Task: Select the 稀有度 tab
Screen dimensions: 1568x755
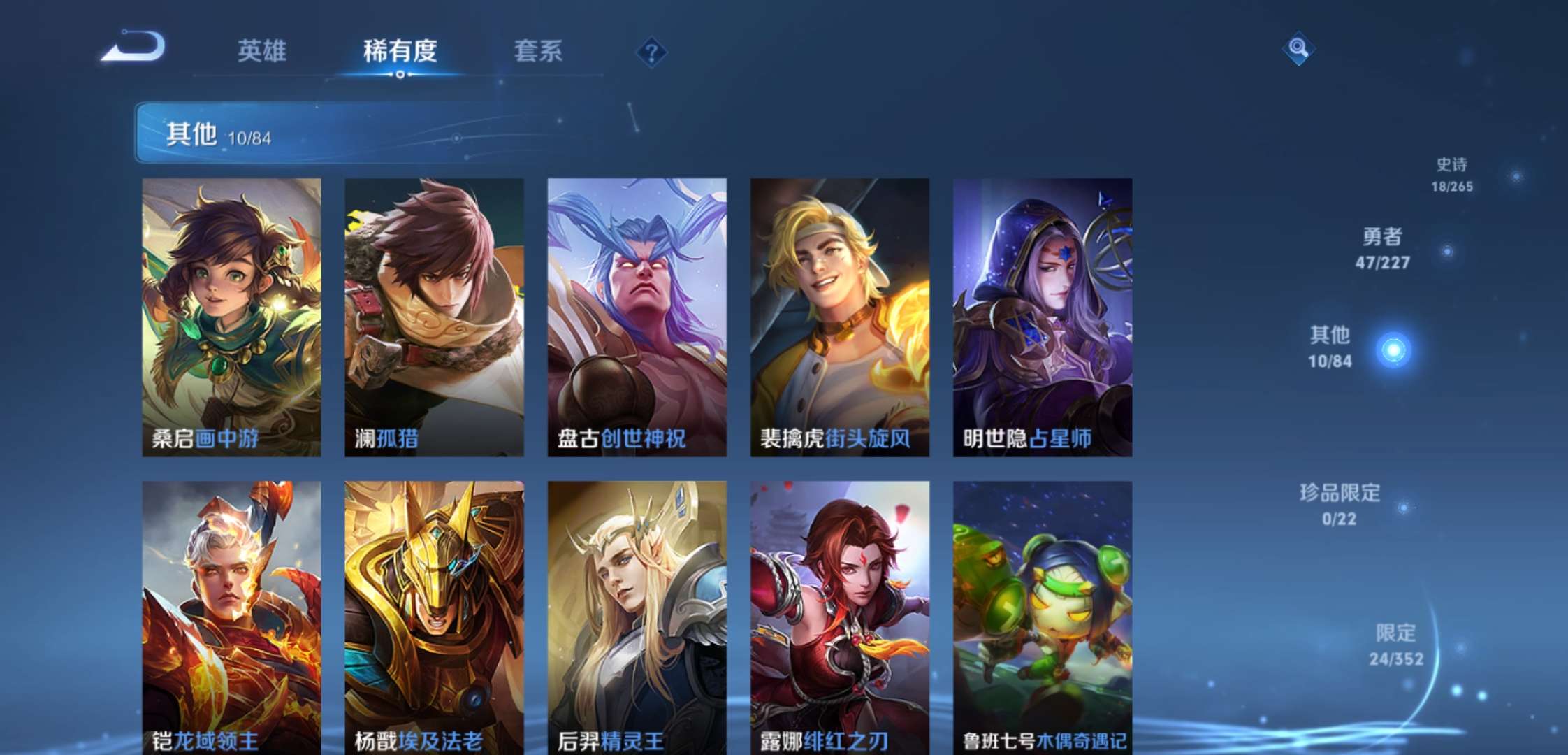Action: point(400,51)
